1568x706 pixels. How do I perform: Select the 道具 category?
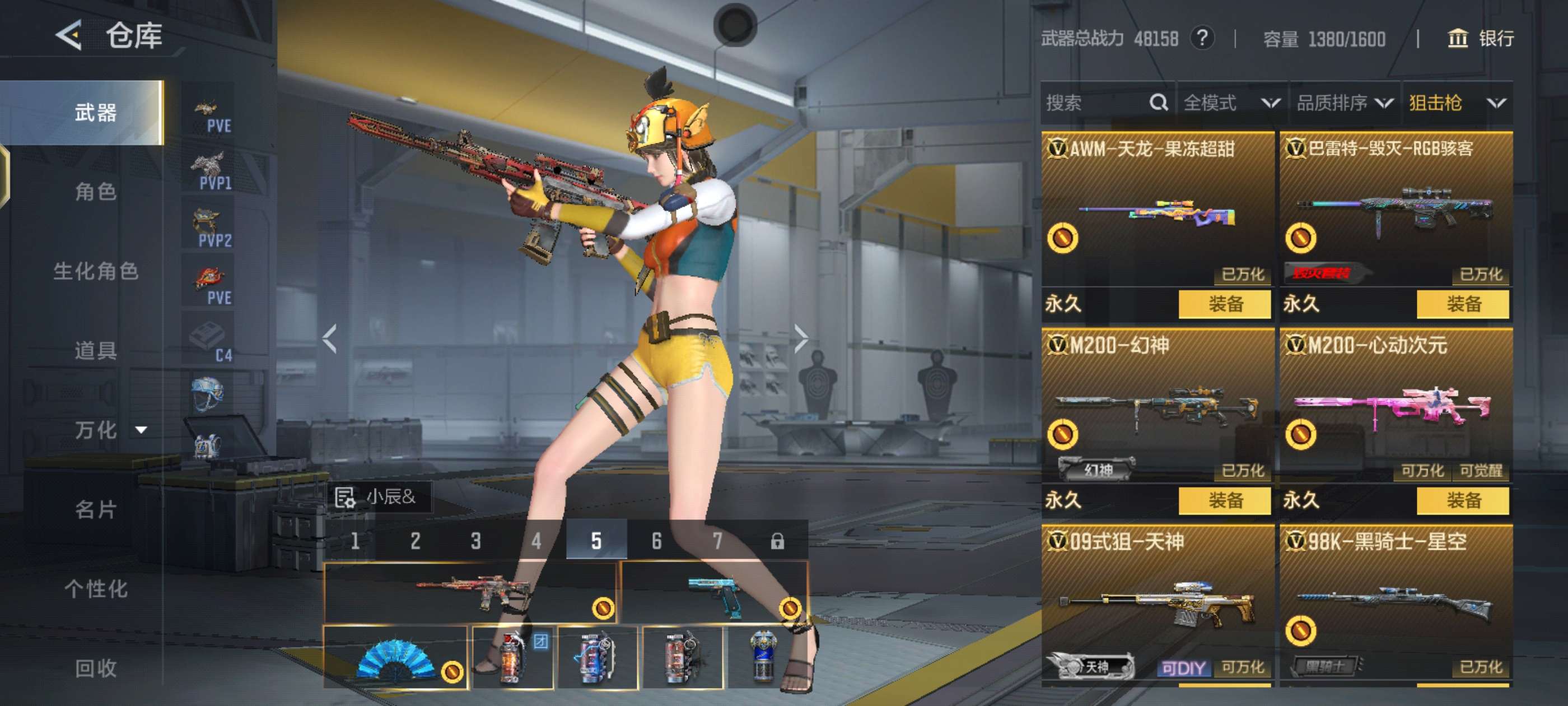point(96,350)
